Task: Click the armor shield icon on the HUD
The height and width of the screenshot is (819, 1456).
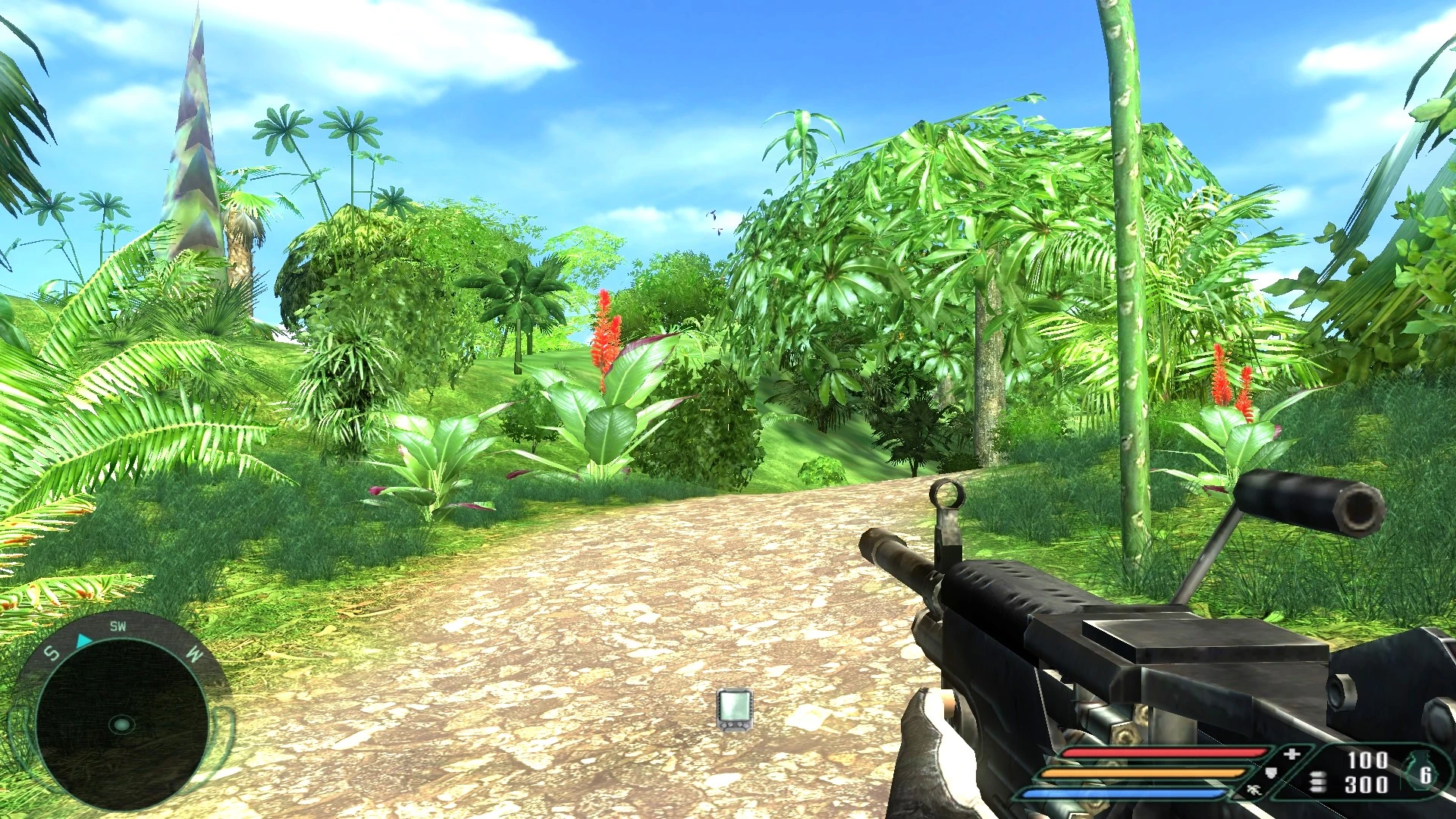Action: click(x=1270, y=773)
